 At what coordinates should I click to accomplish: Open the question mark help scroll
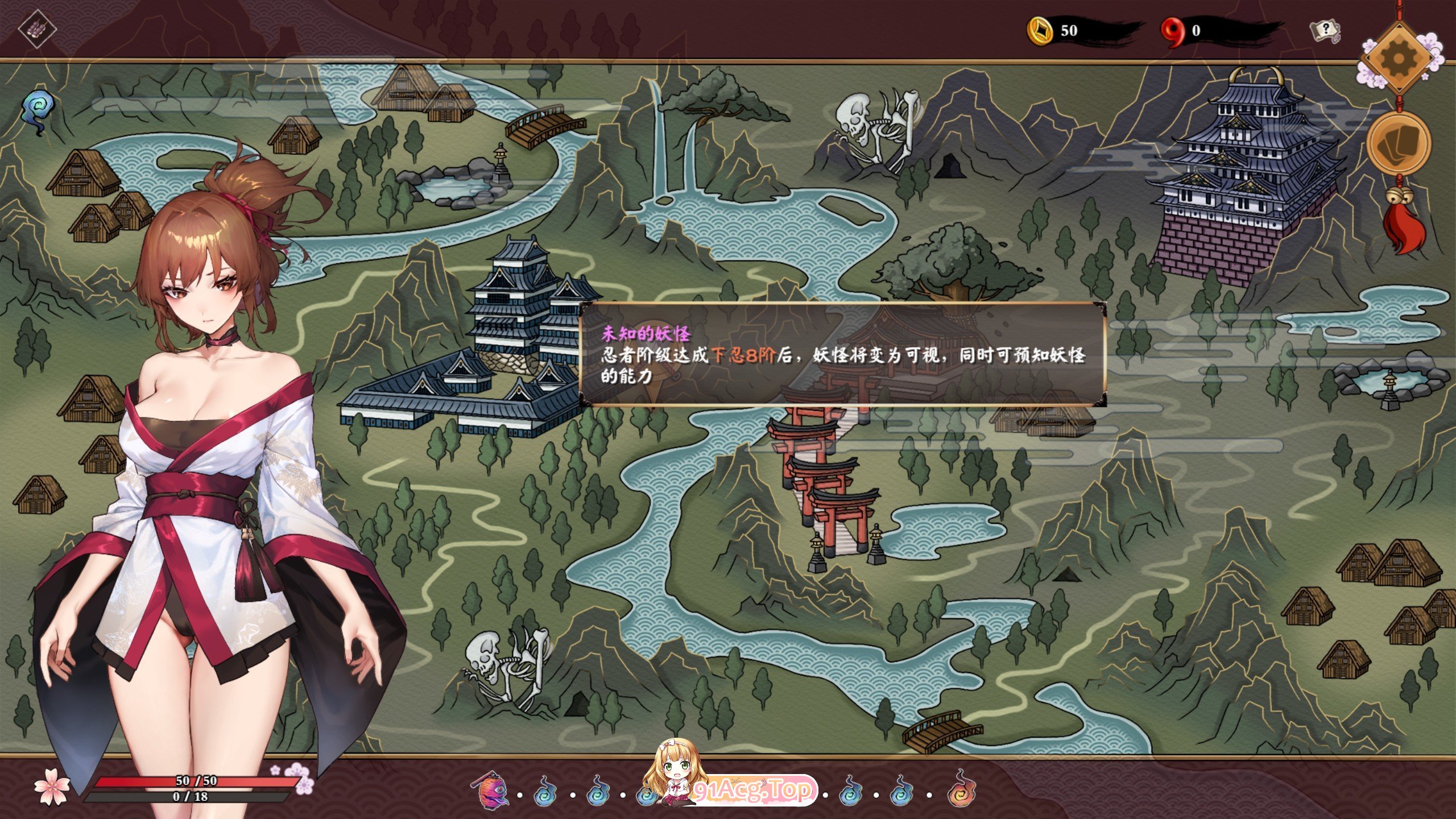(1325, 31)
